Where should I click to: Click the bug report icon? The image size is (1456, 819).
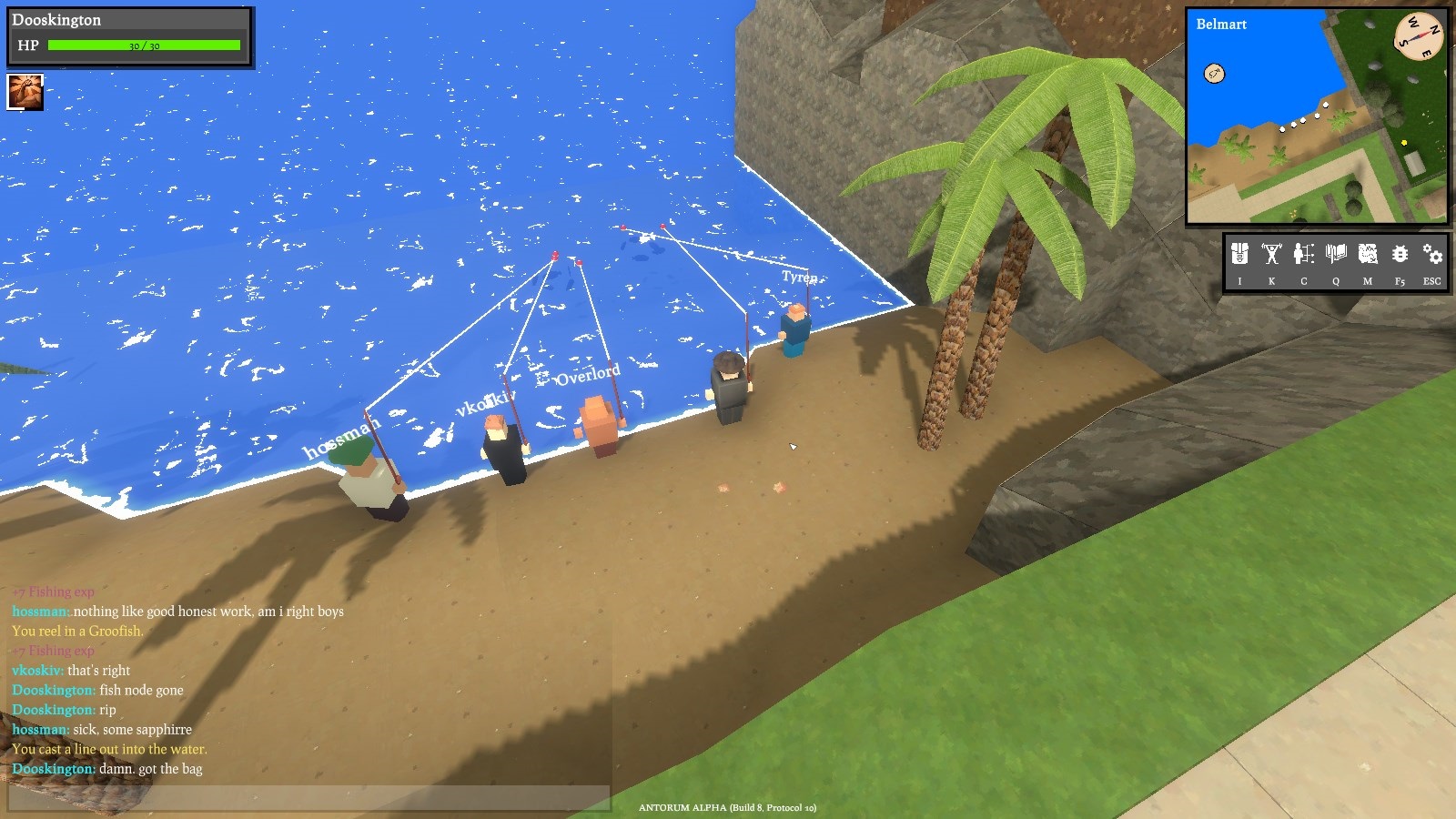tap(1400, 255)
